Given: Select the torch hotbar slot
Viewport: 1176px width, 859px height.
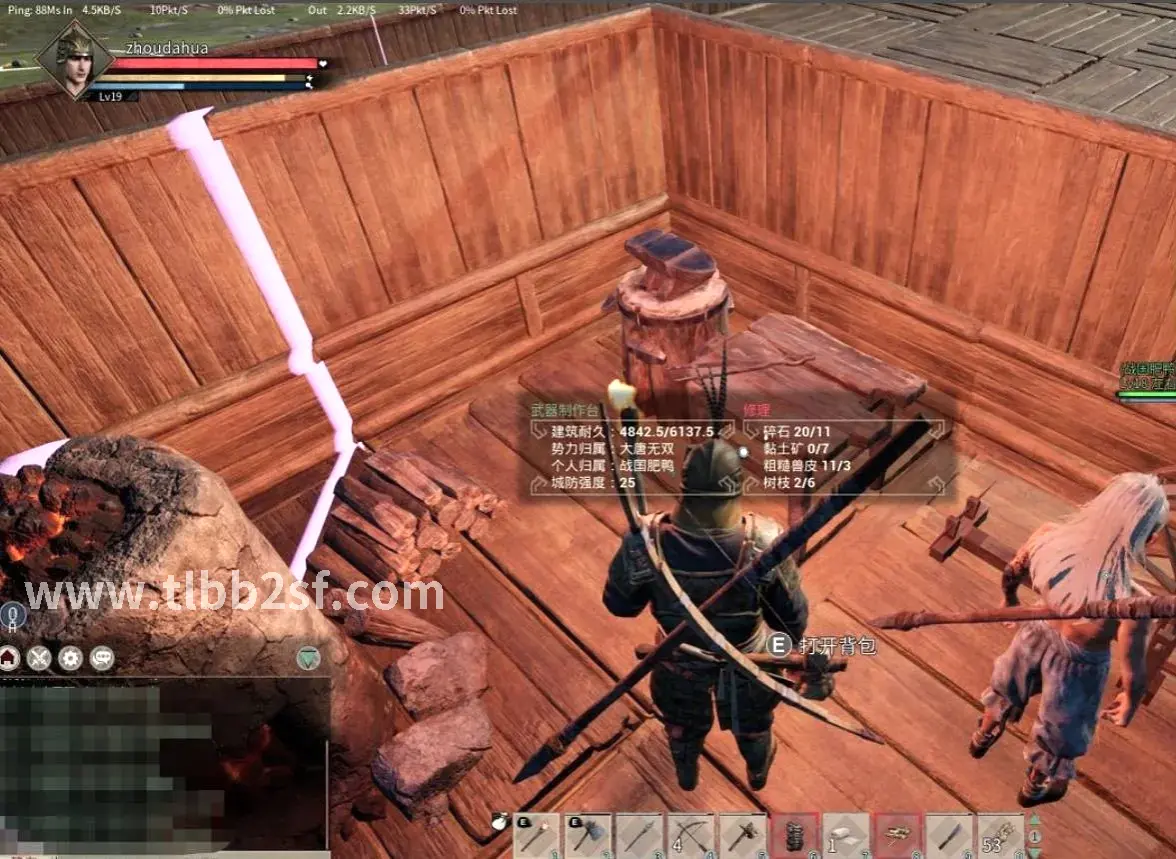Looking at the screenshot, I should 537,836.
